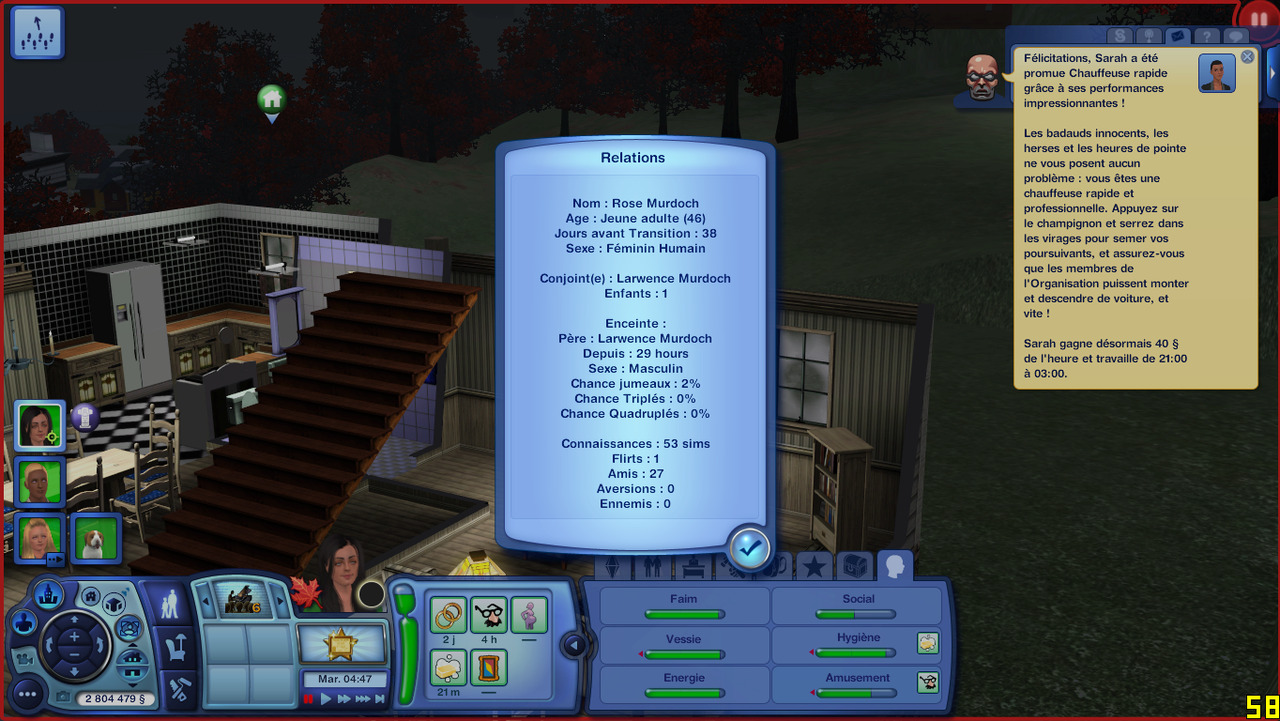
Task: Click the wedding rings moodlet icon
Action: 449,614
